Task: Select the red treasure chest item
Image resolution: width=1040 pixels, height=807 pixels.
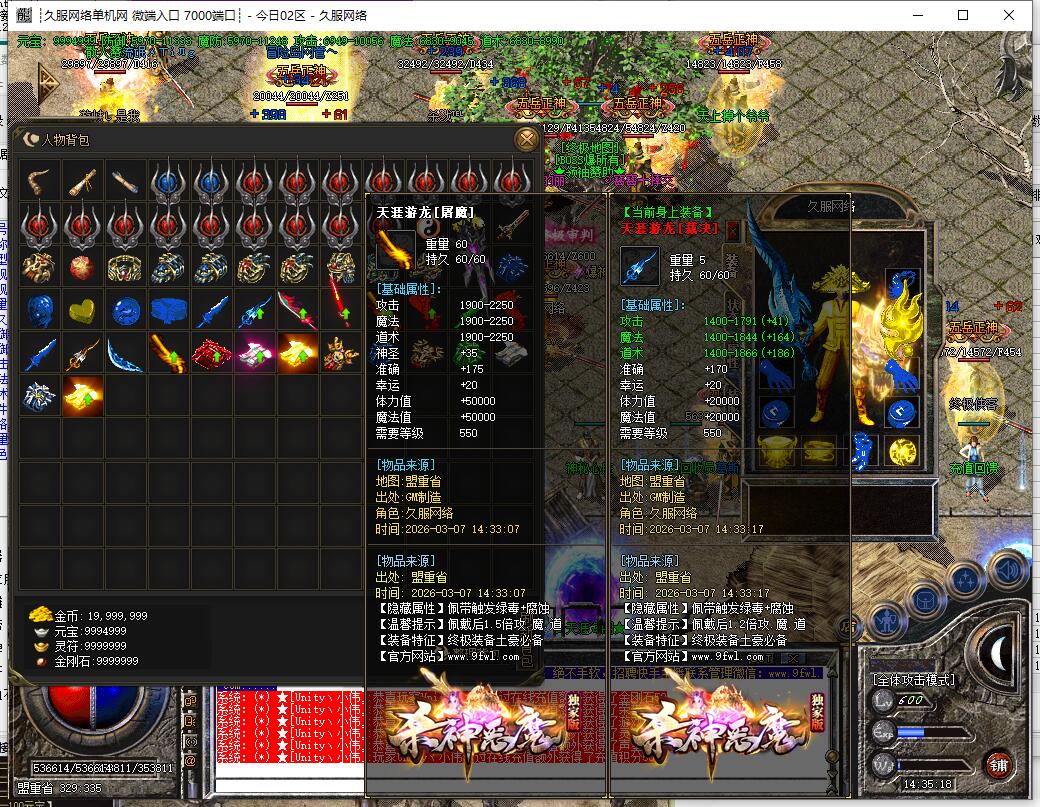Action: 212,354
